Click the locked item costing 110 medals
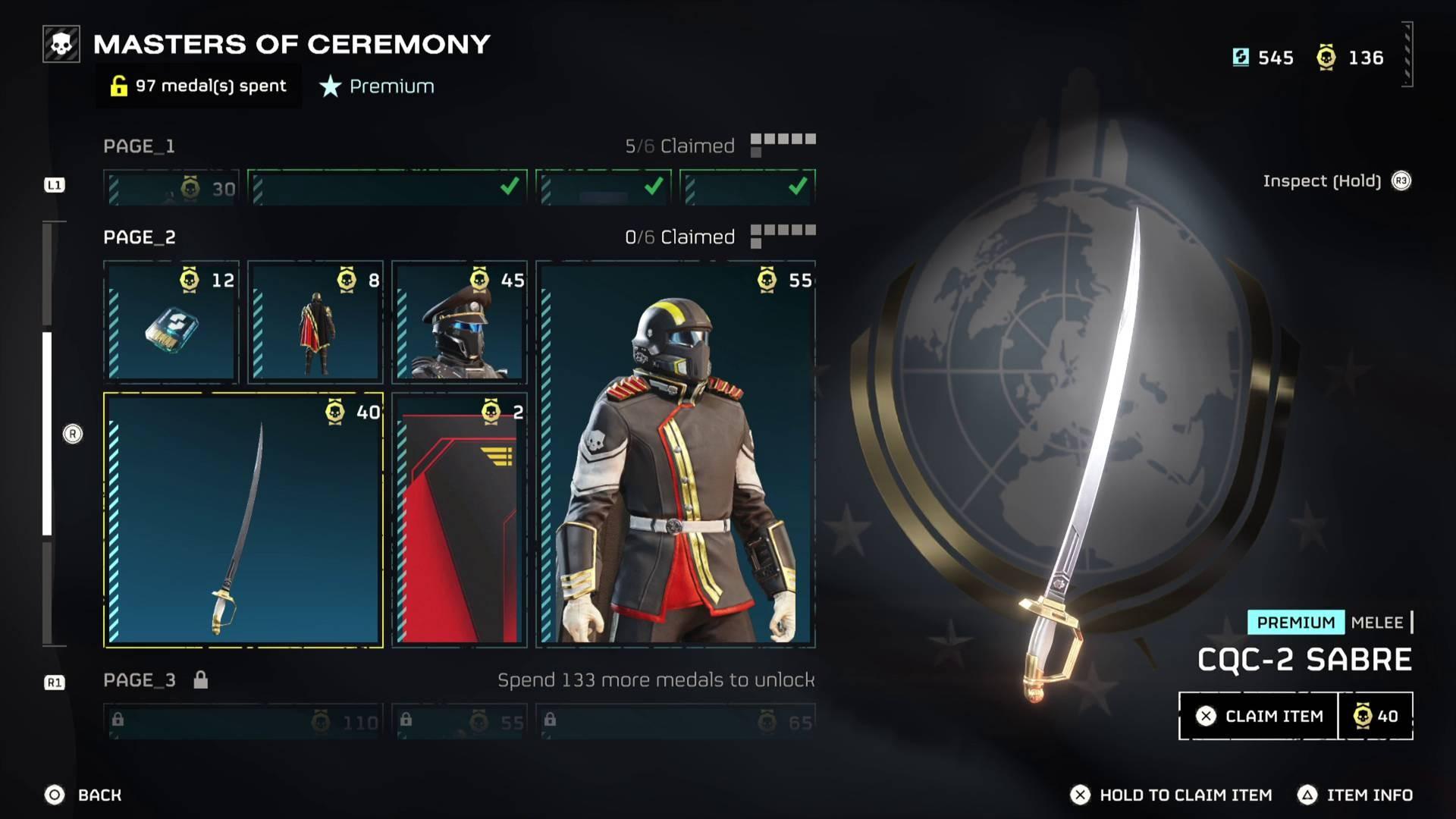Image resolution: width=1456 pixels, height=819 pixels. [x=243, y=722]
